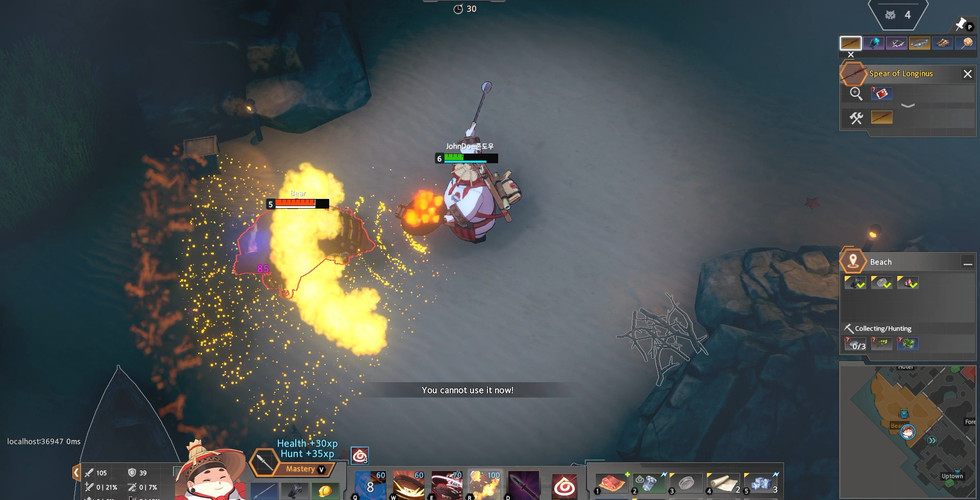980x500 pixels.
Task: Expand the stats panel left arrow
Action: tap(76, 472)
